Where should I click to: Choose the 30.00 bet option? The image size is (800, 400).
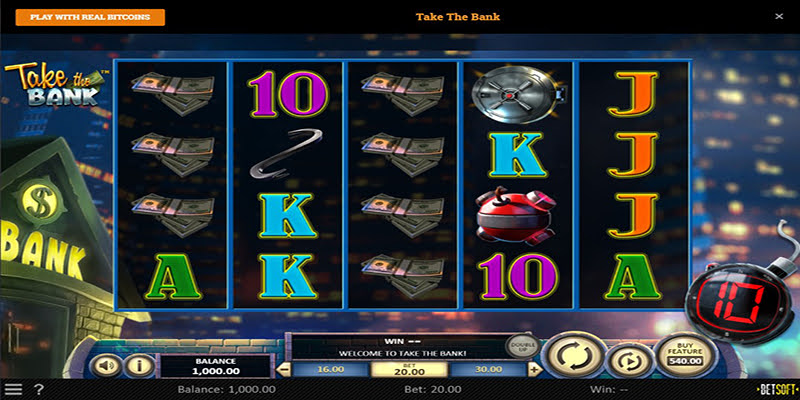tap(490, 369)
